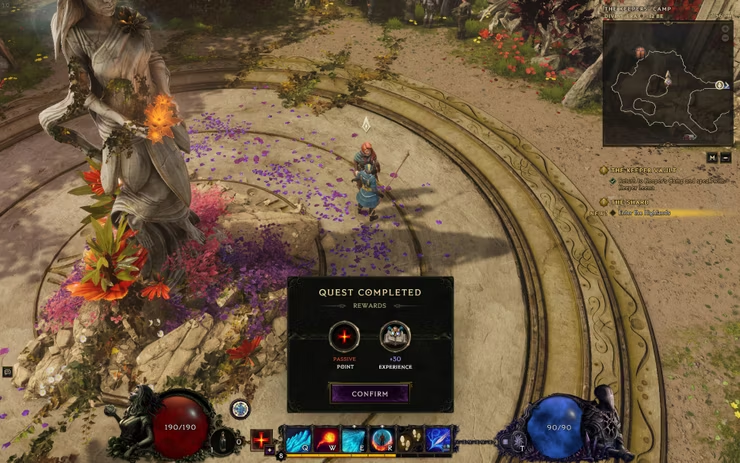
Task: Click the round blue buff icon
Action: [x=240, y=408]
